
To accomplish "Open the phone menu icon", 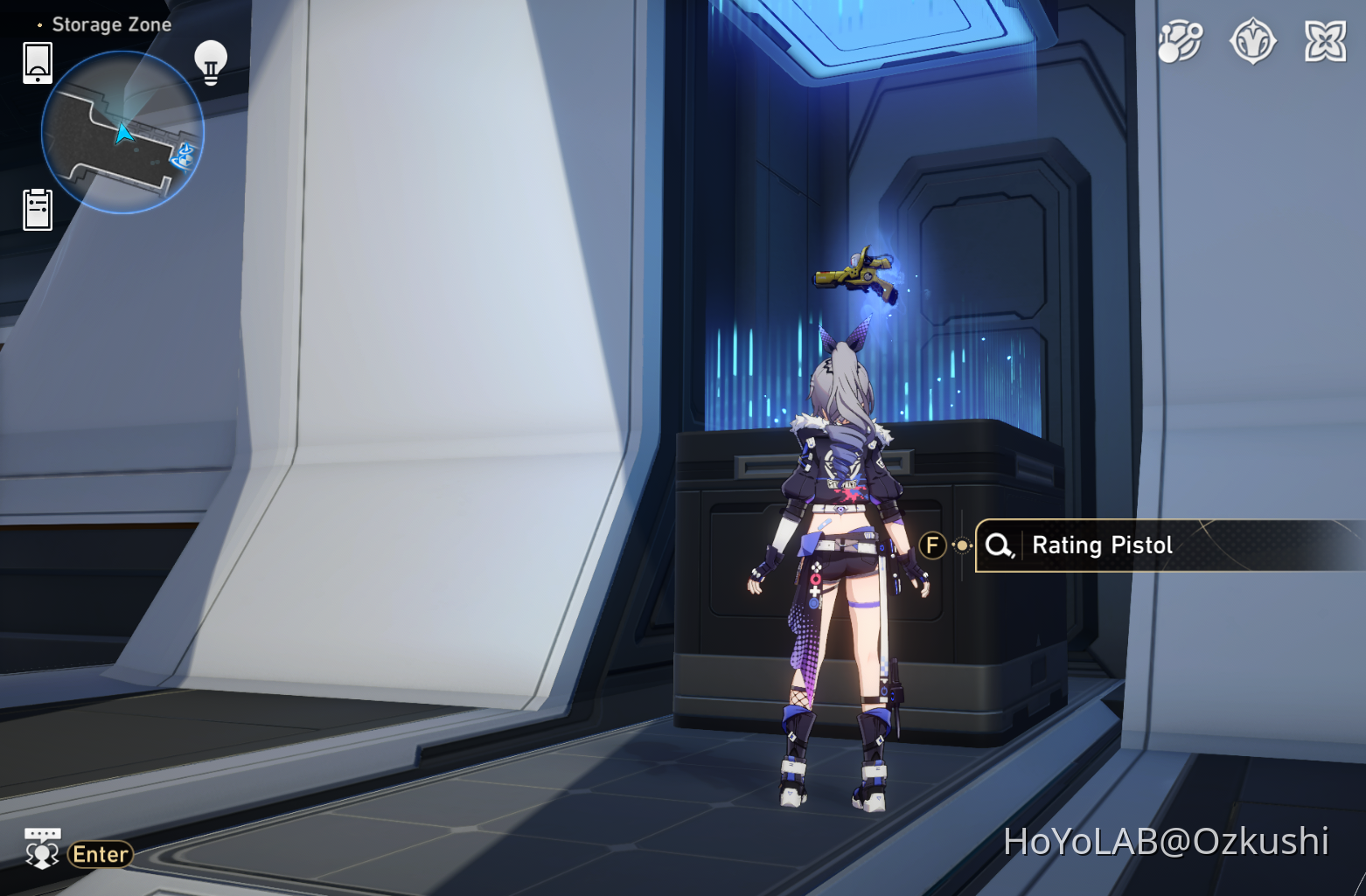I will coord(37,62).
